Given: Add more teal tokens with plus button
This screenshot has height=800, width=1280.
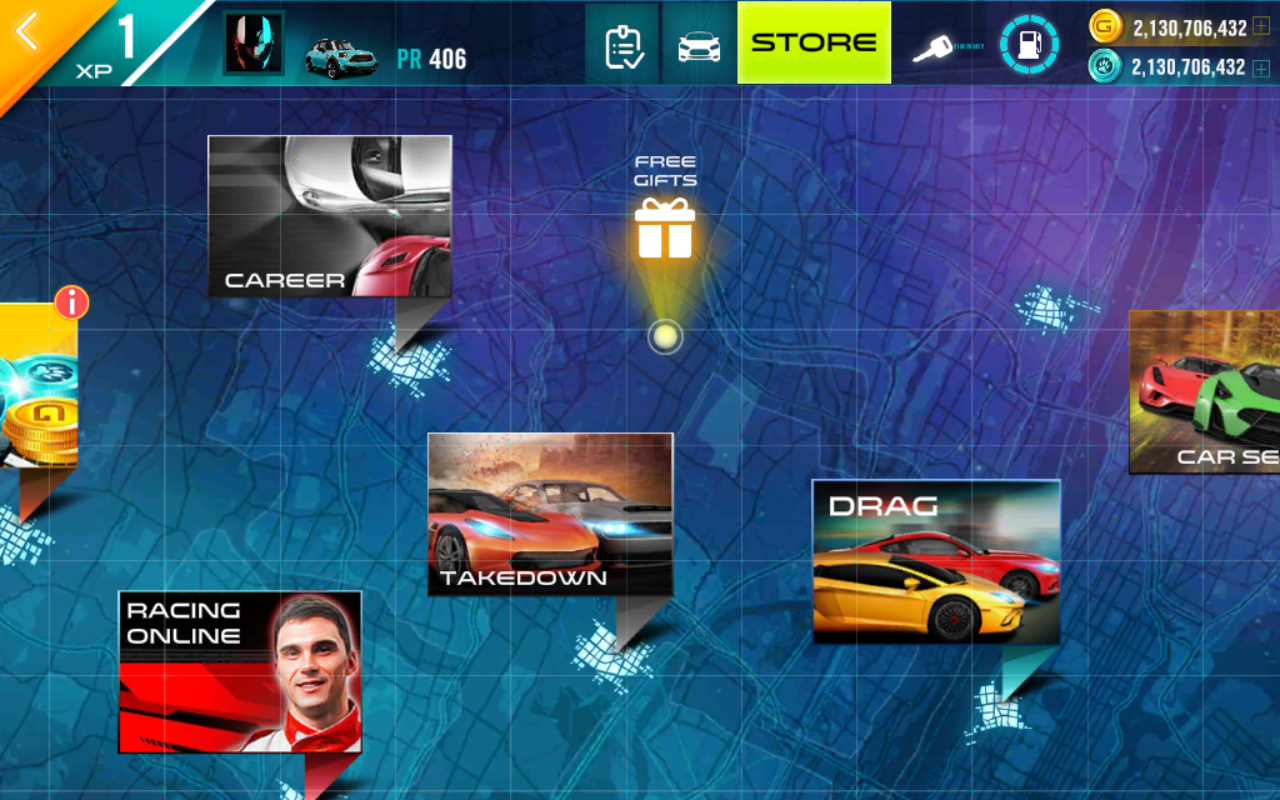Looking at the screenshot, I should 1261,68.
